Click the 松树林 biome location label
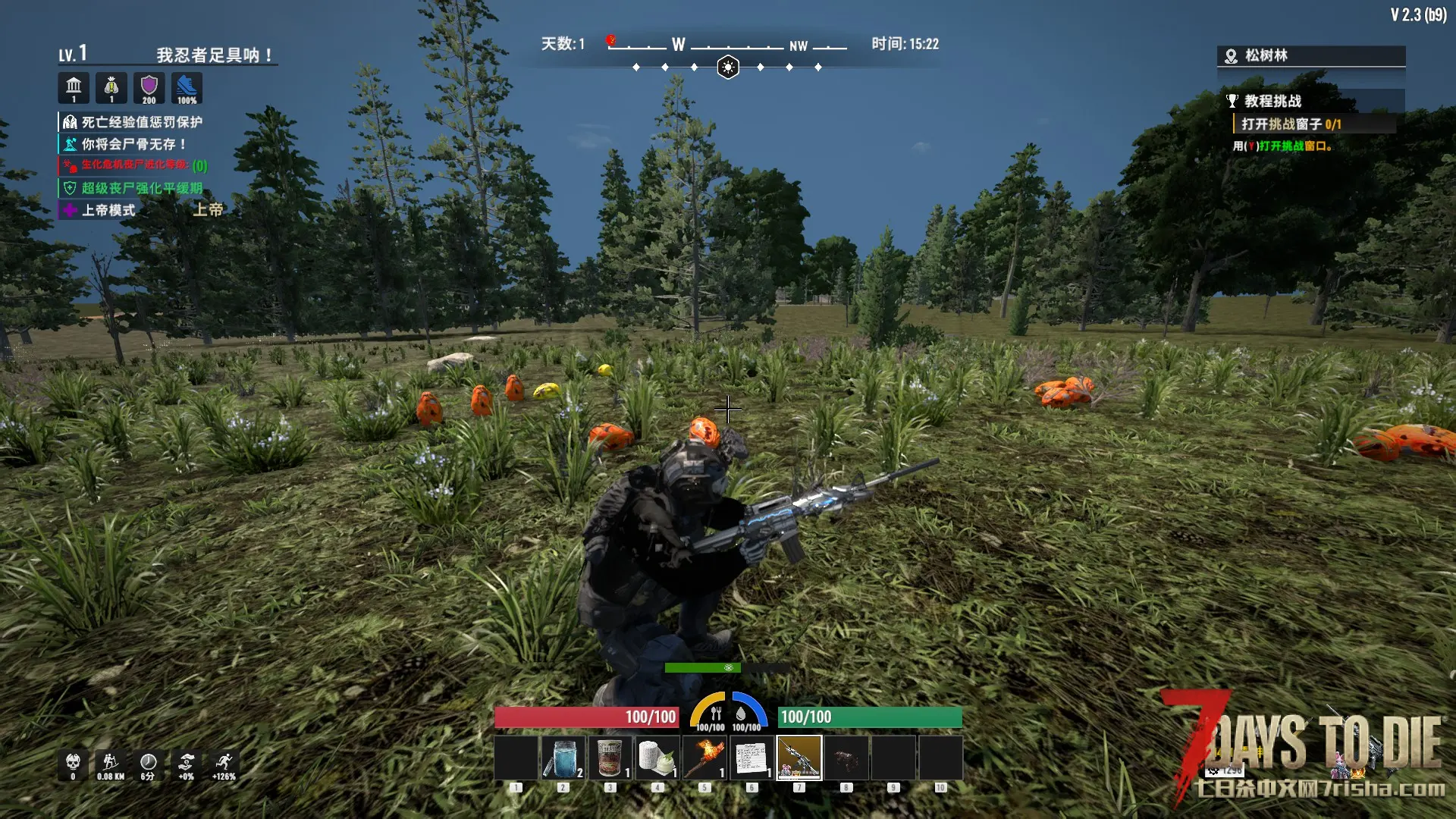 [x=1266, y=55]
